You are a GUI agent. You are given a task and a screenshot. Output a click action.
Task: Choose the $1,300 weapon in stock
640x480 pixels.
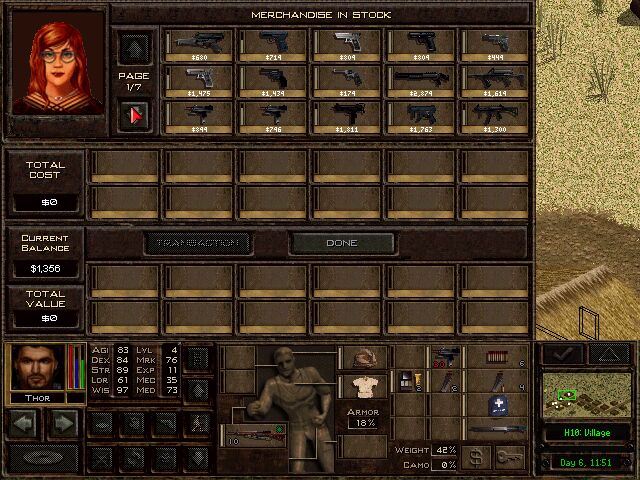494,116
